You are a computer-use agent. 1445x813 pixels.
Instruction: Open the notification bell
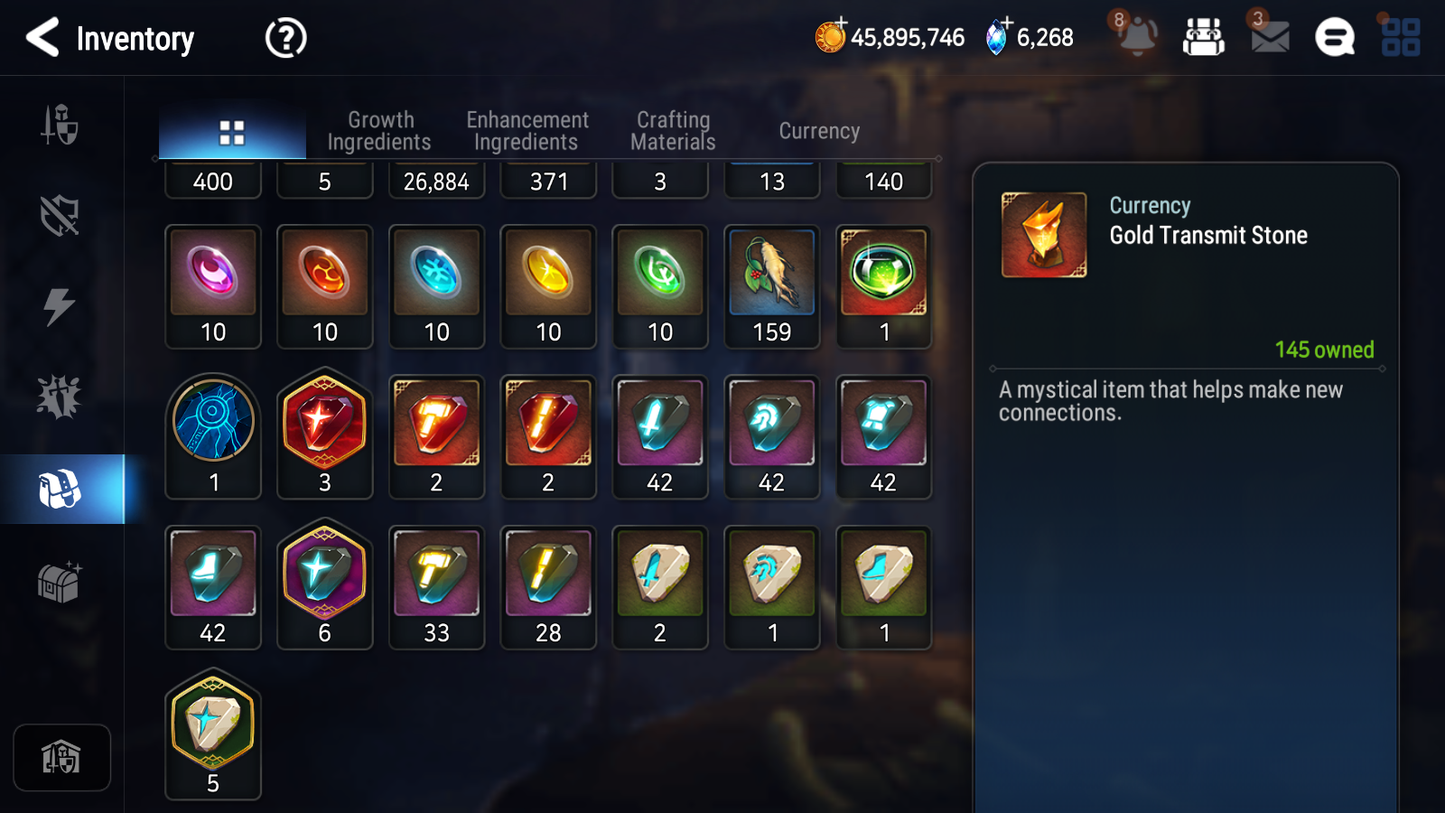[1137, 37]
